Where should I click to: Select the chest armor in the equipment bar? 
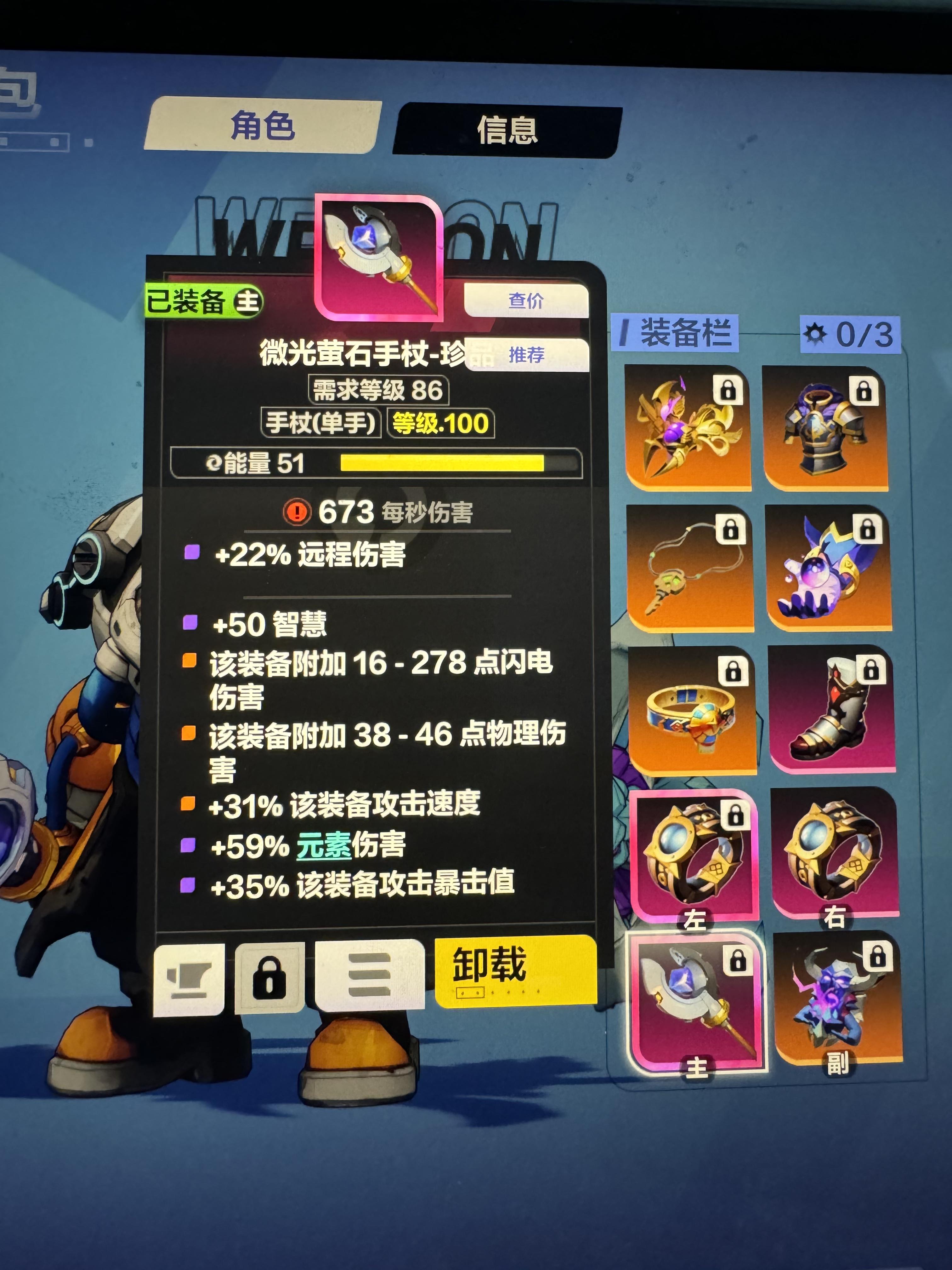tap(824, 435)
